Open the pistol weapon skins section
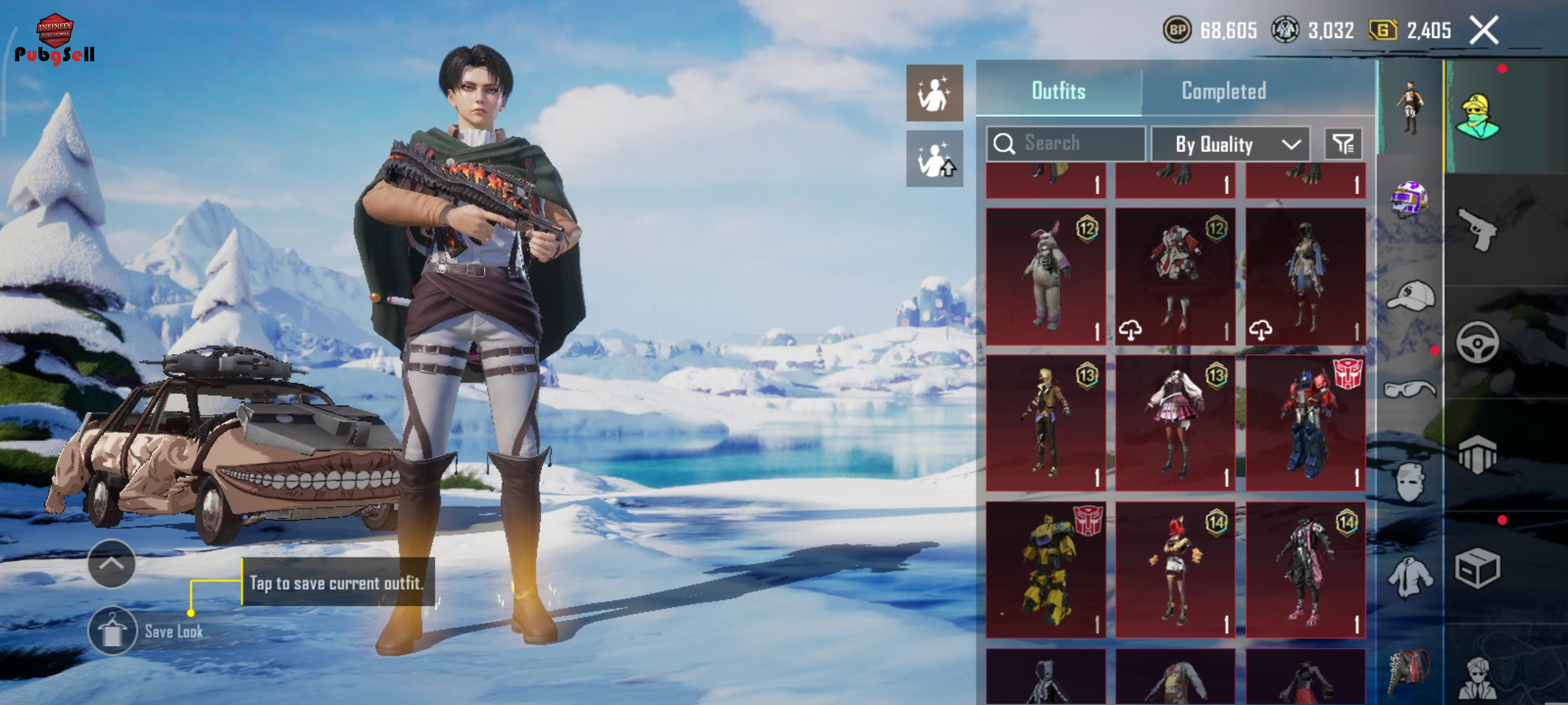1568x705 pixels. click(x=1478, y=229)
